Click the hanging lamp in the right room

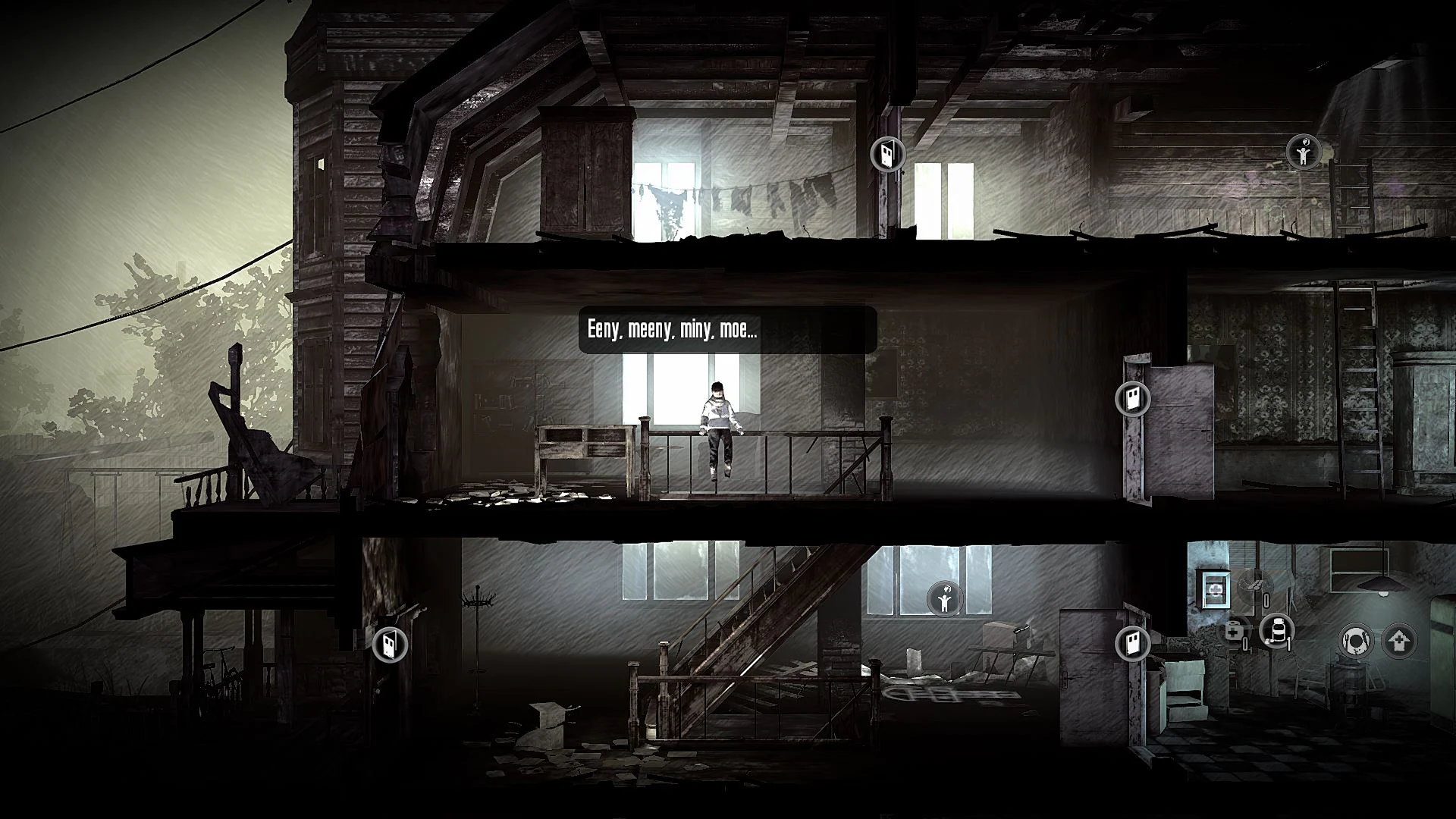pyautogui.click(x=1382, y=585)
